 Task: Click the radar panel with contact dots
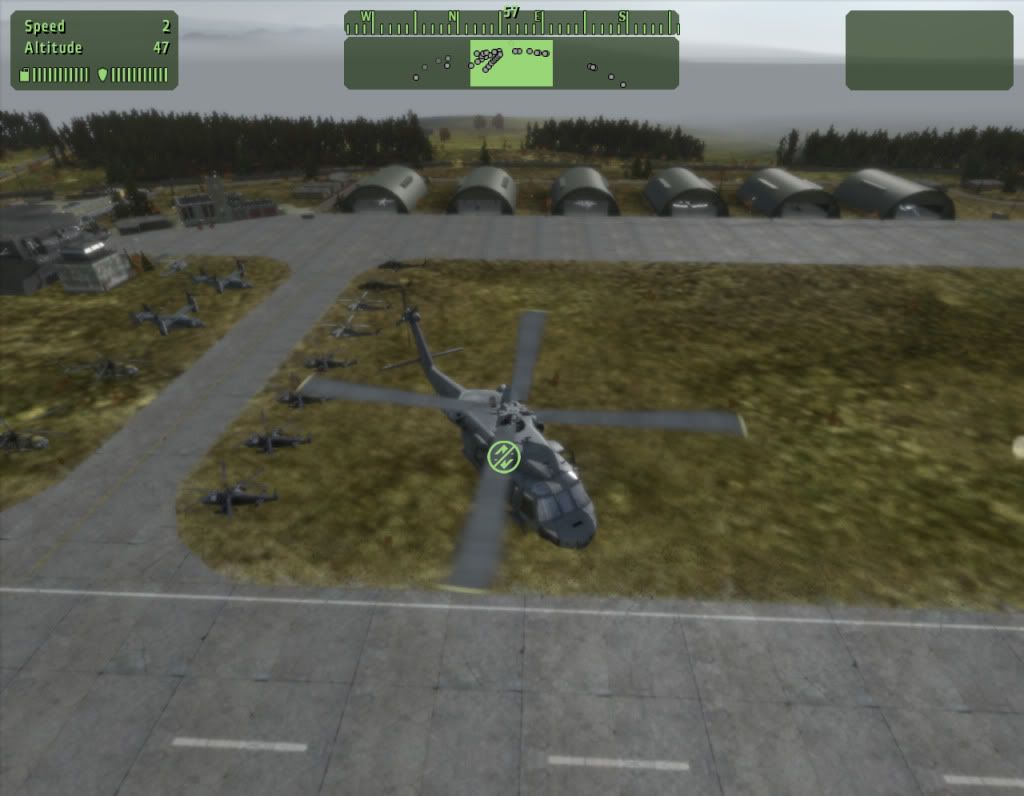click(x=511, y=63)
